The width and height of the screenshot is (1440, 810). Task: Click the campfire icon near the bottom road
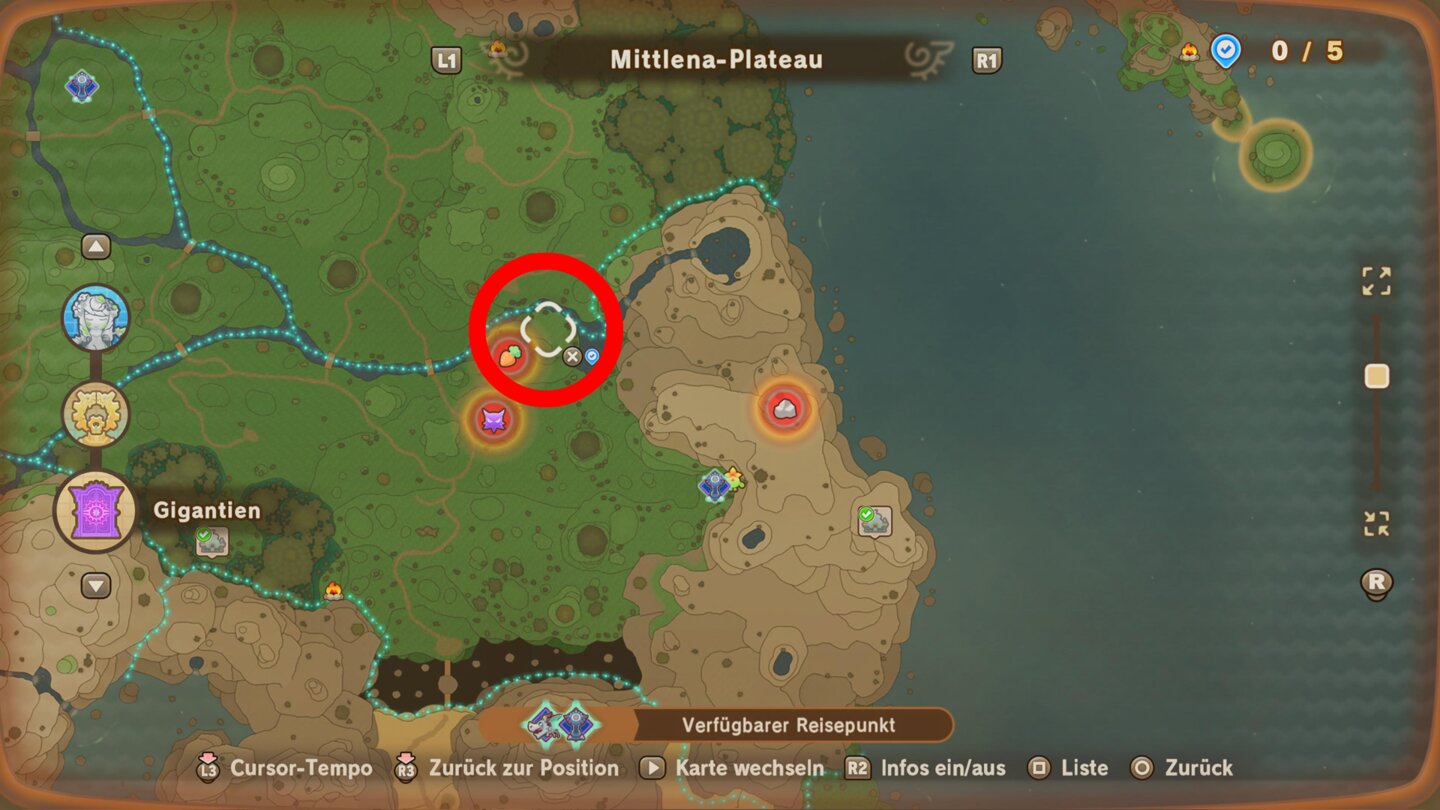[x=331, y=590]
